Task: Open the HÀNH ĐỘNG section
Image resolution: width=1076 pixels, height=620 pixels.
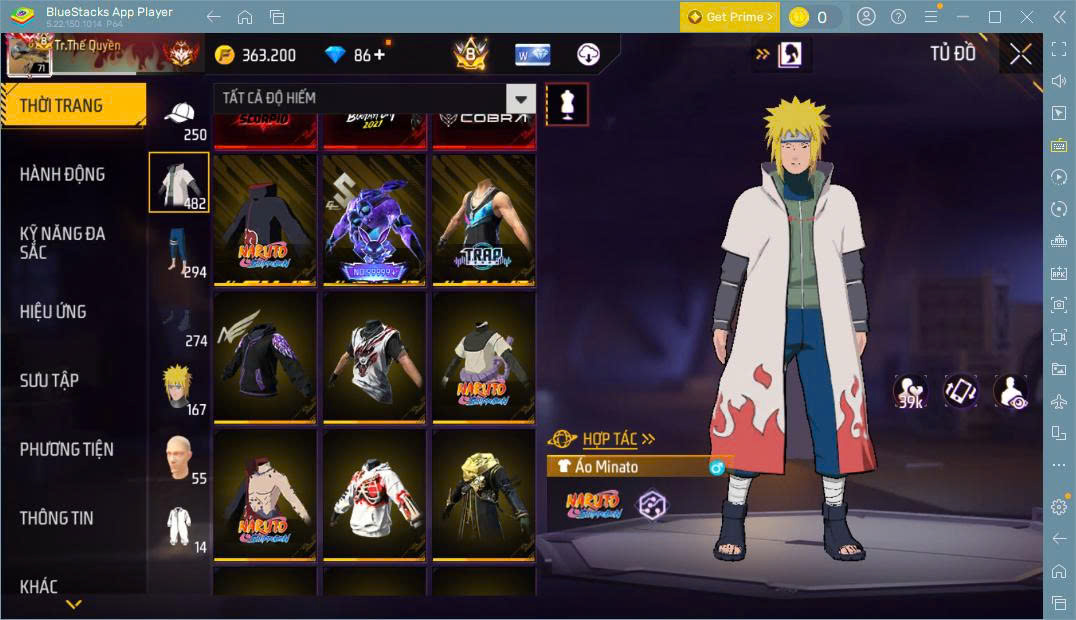Action: (x=62, y=174)
